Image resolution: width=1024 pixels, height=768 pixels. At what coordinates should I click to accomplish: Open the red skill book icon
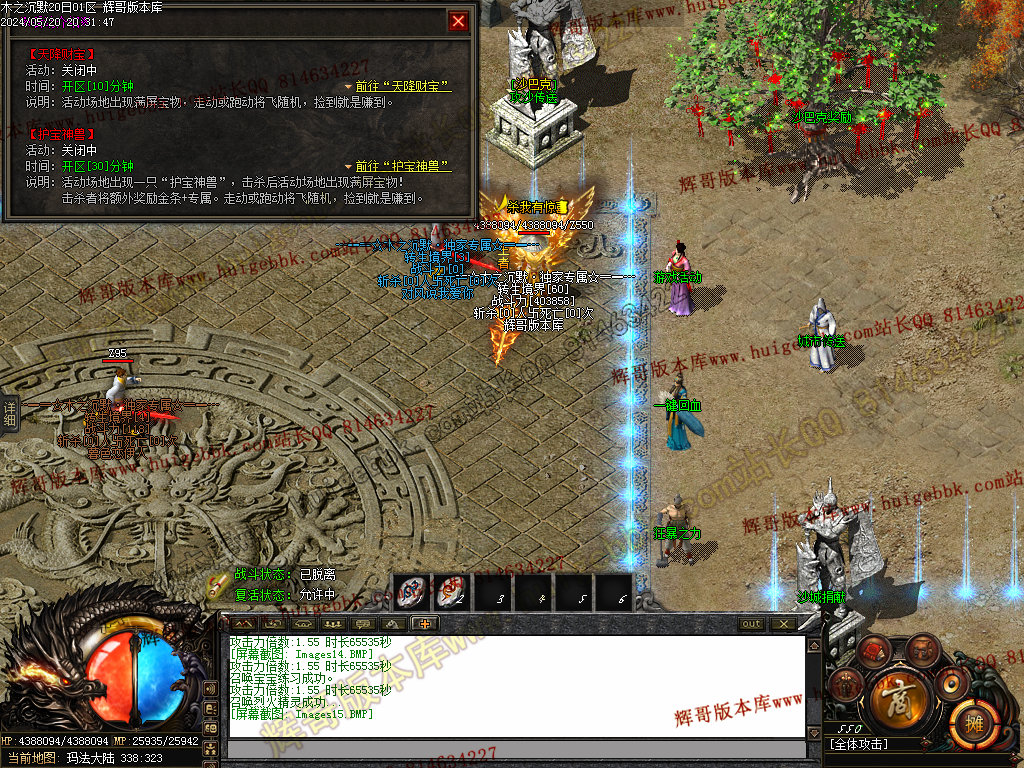875,651
